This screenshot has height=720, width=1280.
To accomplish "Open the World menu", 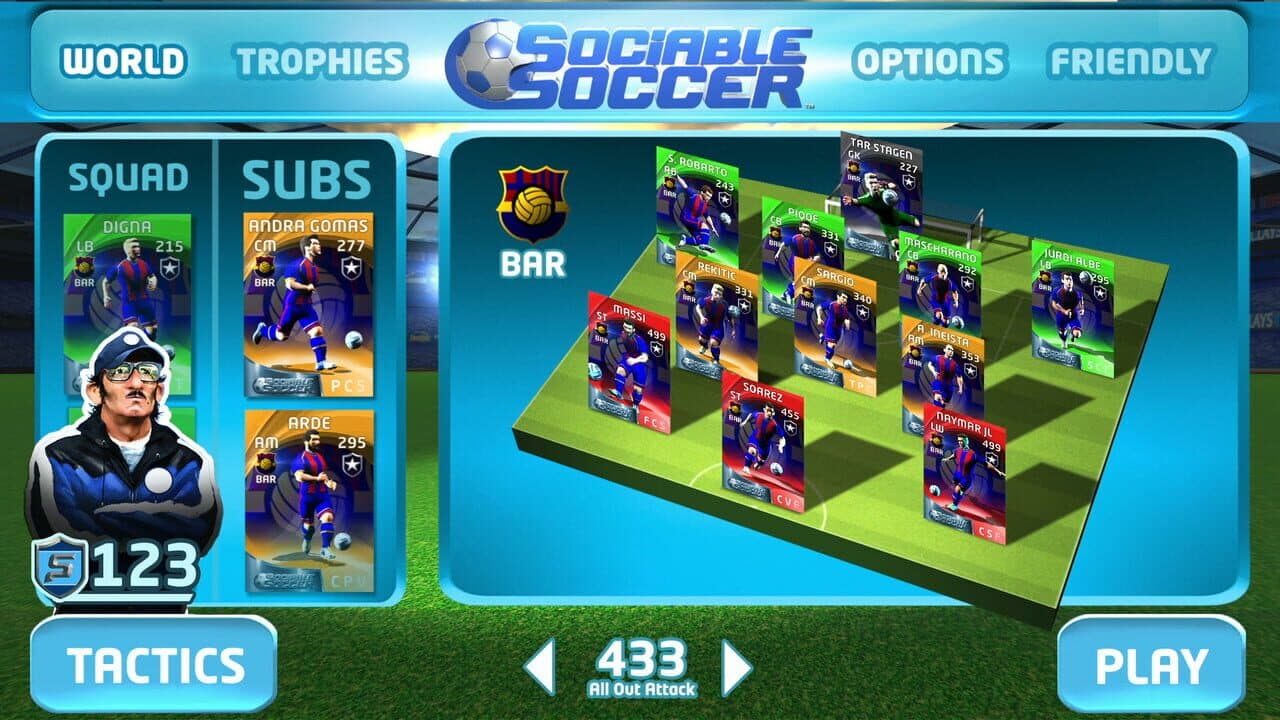I will [x=123, y=62].
